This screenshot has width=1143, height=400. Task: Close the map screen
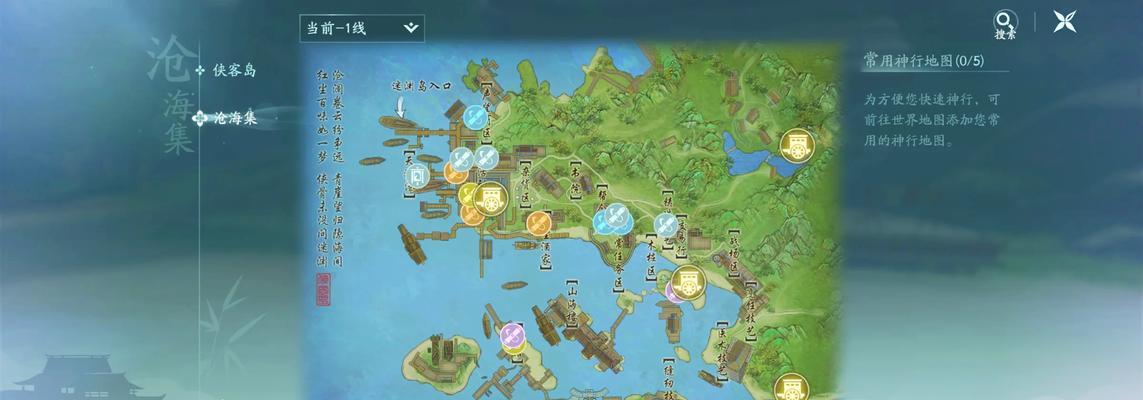[1064, 21]
